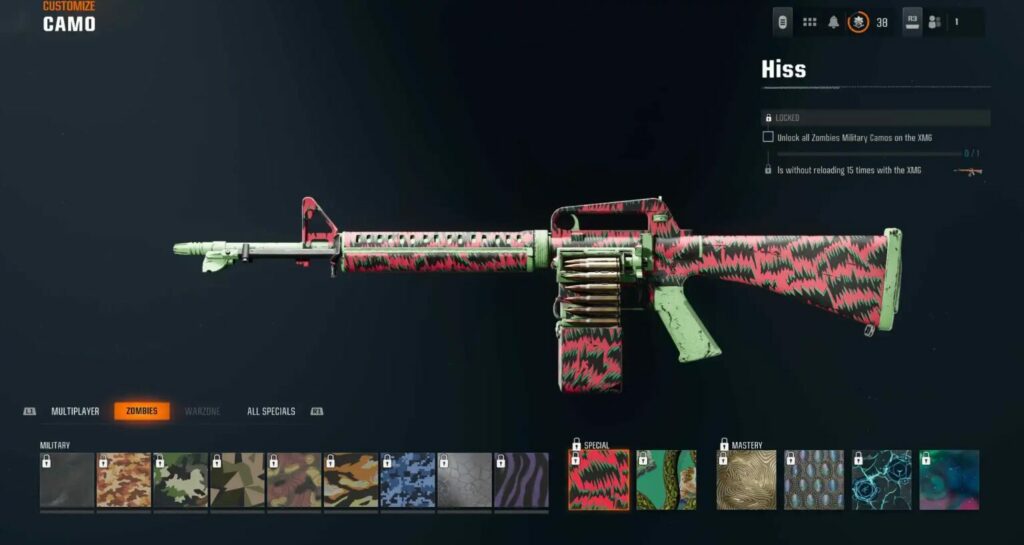This screenshot has height=545, width=1024.
Task: Pick the gold swirl mastery camo
Action: [x=747, y=480]
